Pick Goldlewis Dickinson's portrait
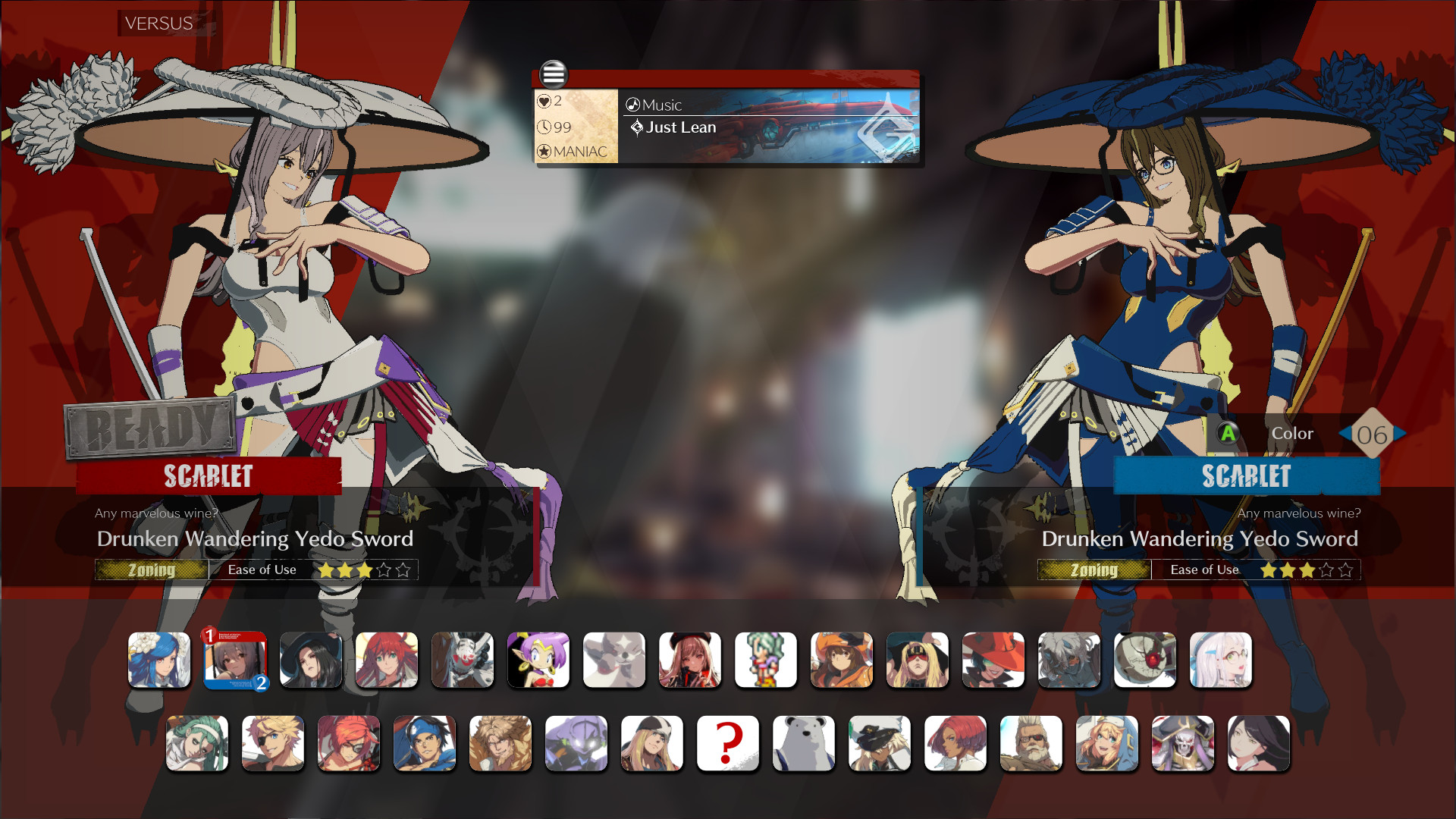This screenshot has width=1456, height=819. 1031,744
